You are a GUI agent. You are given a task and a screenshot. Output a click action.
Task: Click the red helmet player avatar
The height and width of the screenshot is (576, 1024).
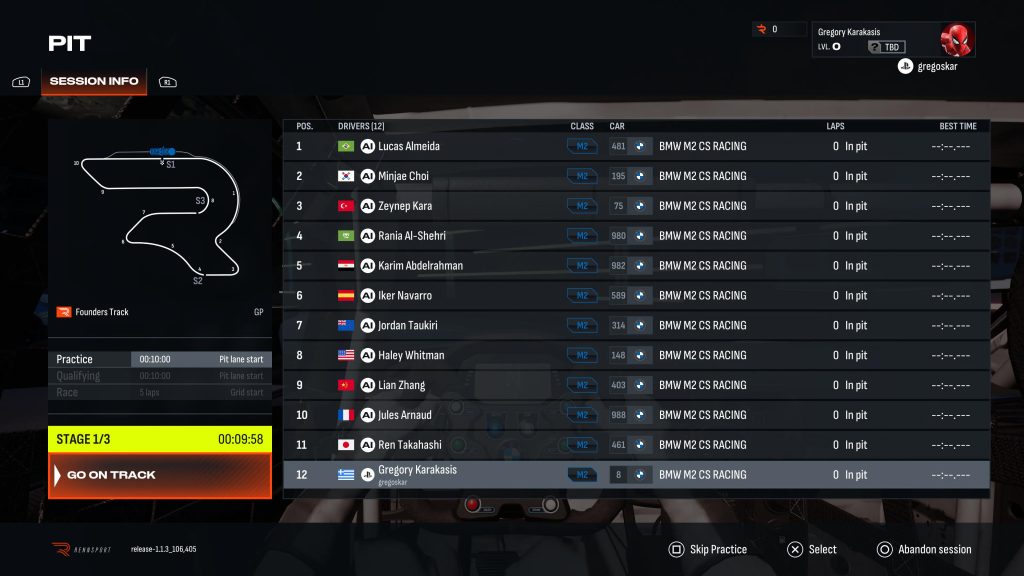pyautogui.click(x=956, y=39)
